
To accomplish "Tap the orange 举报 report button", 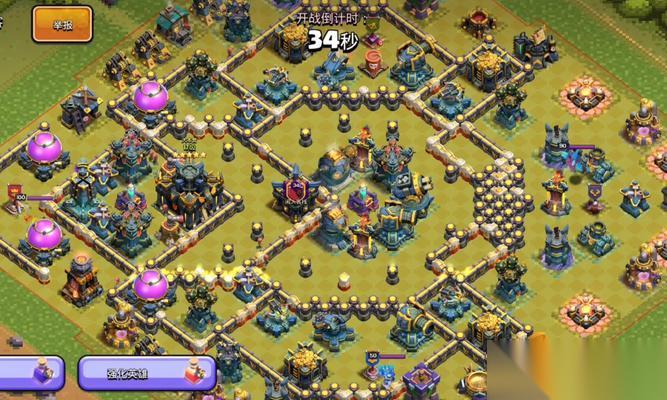I will coord(62,24).
